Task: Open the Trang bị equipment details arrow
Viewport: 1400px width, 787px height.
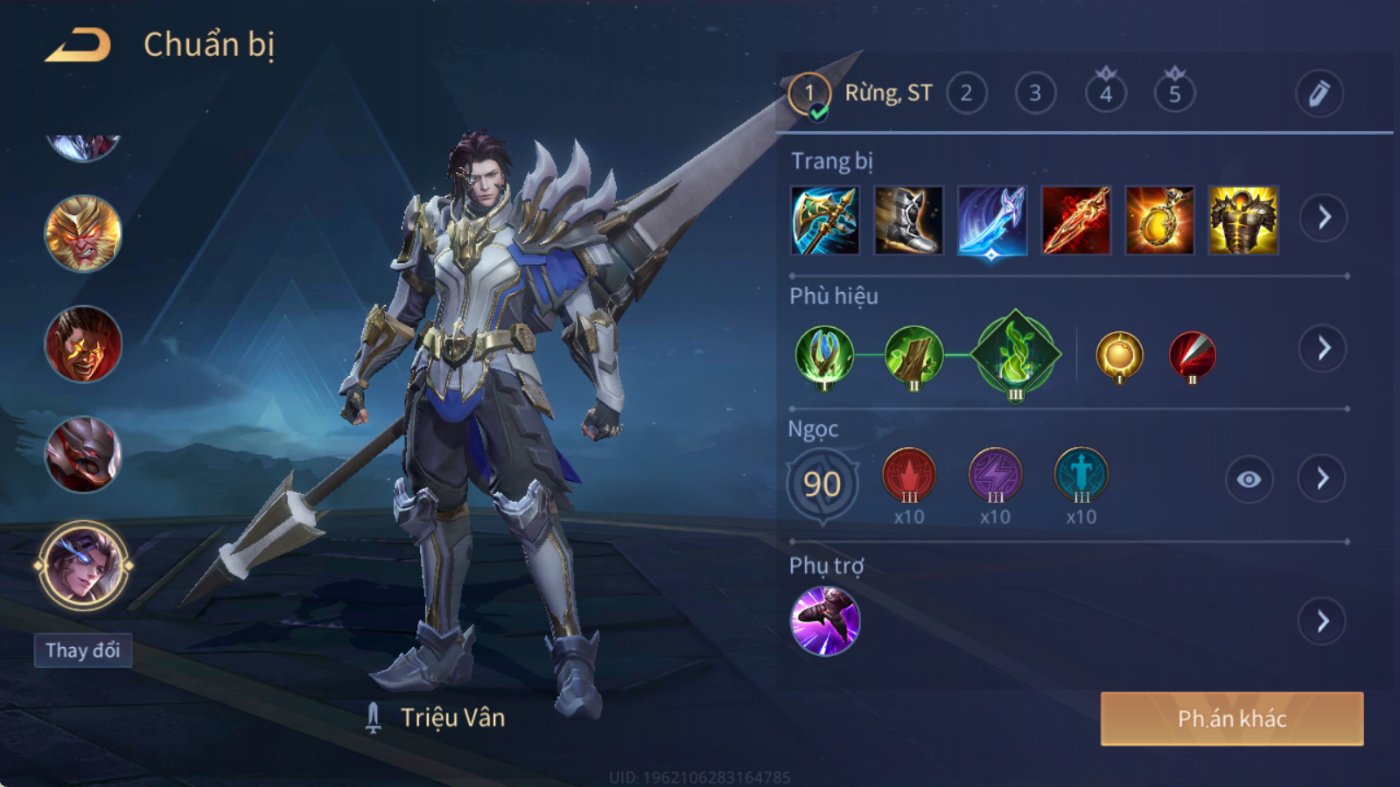Action: coord(1323,217)
